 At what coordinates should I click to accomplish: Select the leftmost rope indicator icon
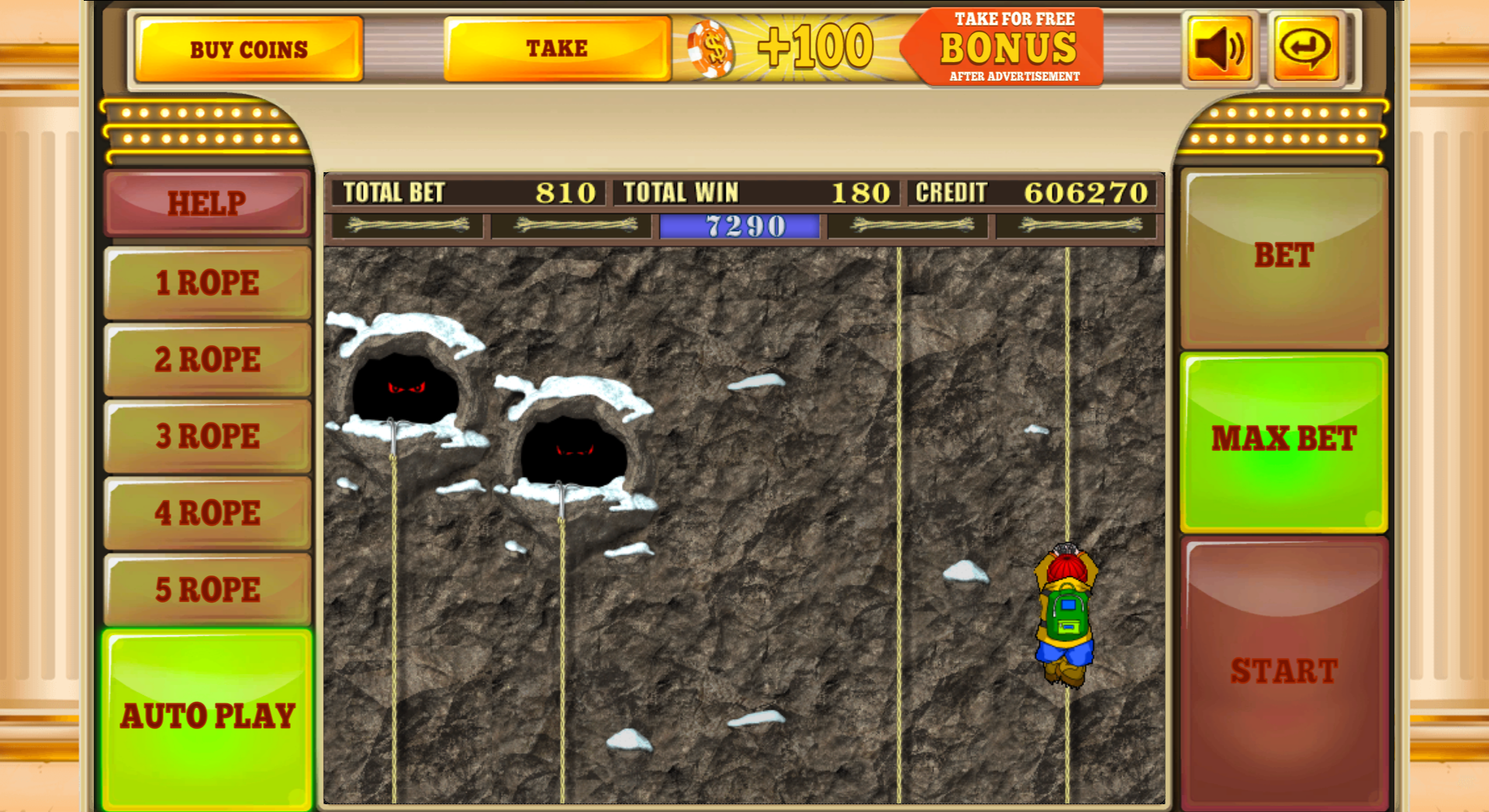click(x=407, y=226)
